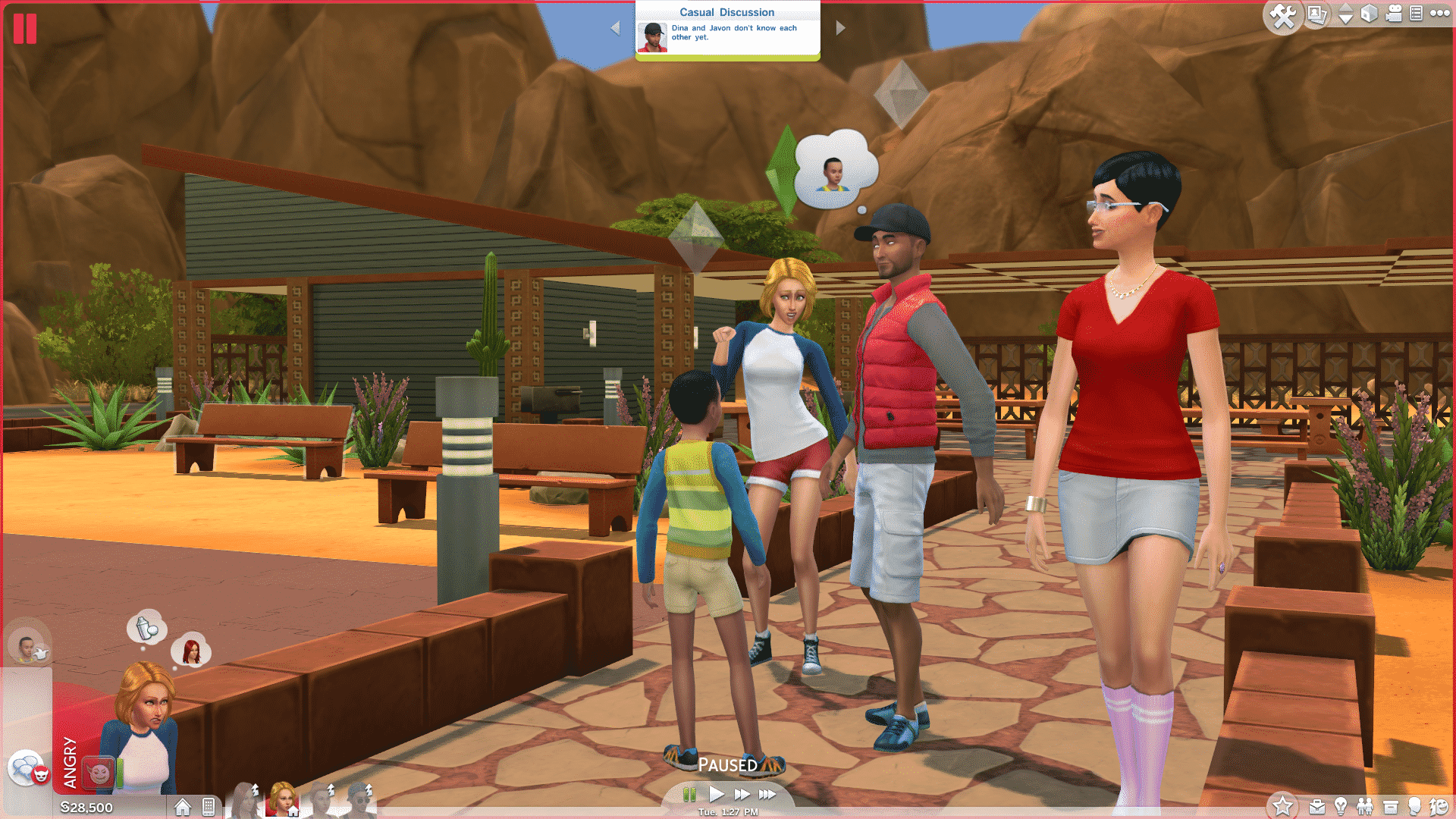Viewport: 1456px width, 819px height.
Task: Open camera controls with video camera icon
Action: [x=1394, y=14]
